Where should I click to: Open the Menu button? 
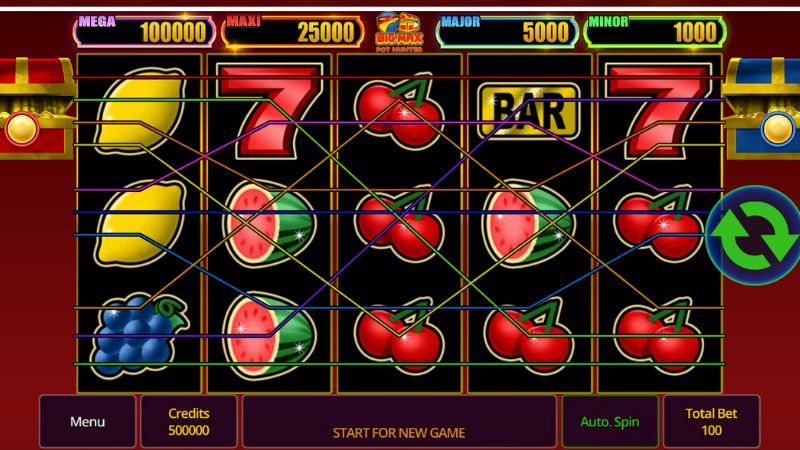pyautogui.click(x=87, y=421)
